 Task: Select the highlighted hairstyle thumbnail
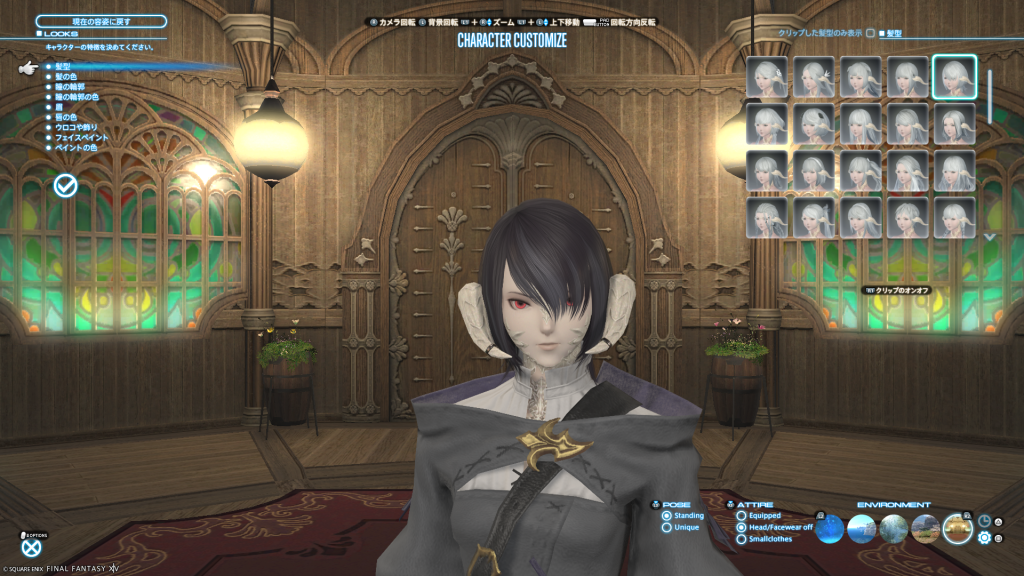tap(954, 77)
